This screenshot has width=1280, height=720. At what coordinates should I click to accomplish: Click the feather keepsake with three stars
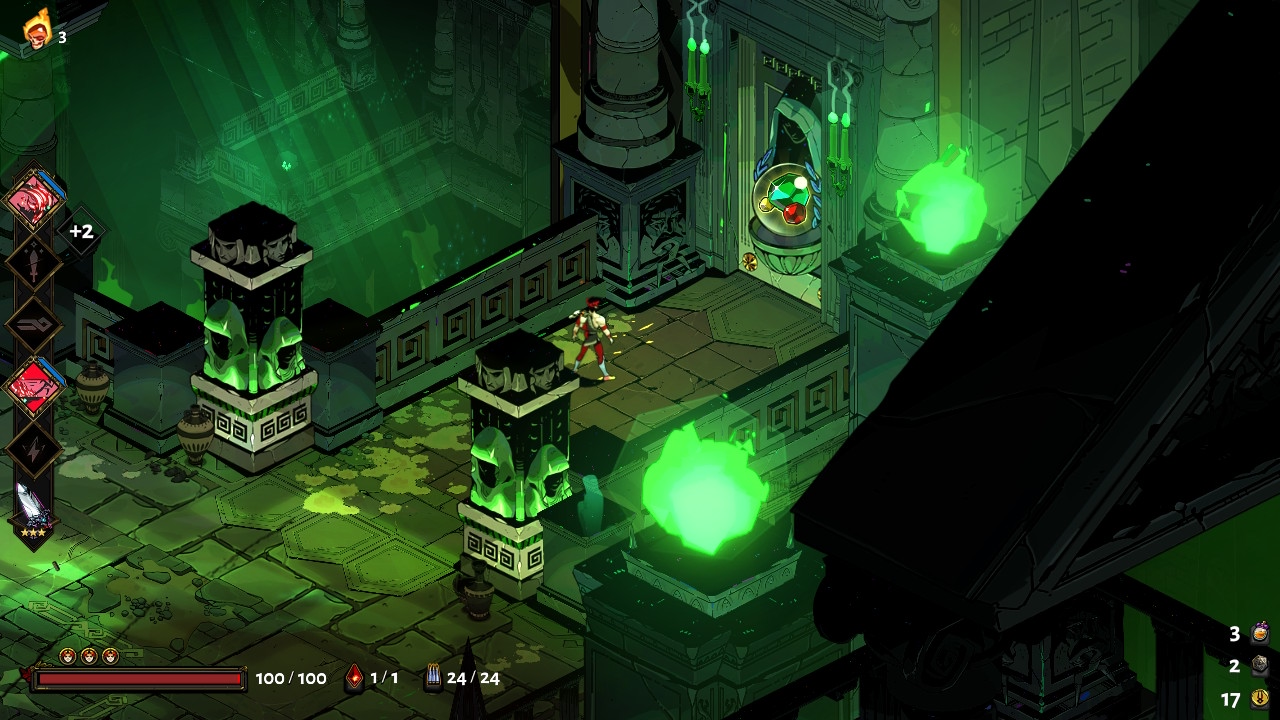pos(33,510)
